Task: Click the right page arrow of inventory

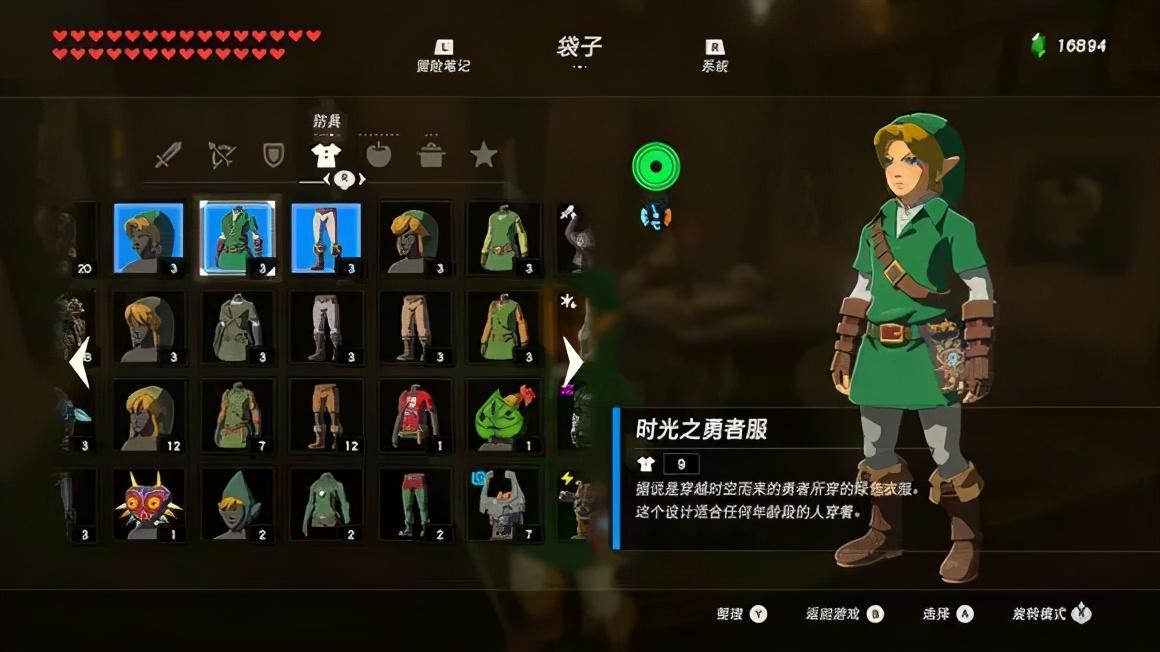Action: click(573, 362)
